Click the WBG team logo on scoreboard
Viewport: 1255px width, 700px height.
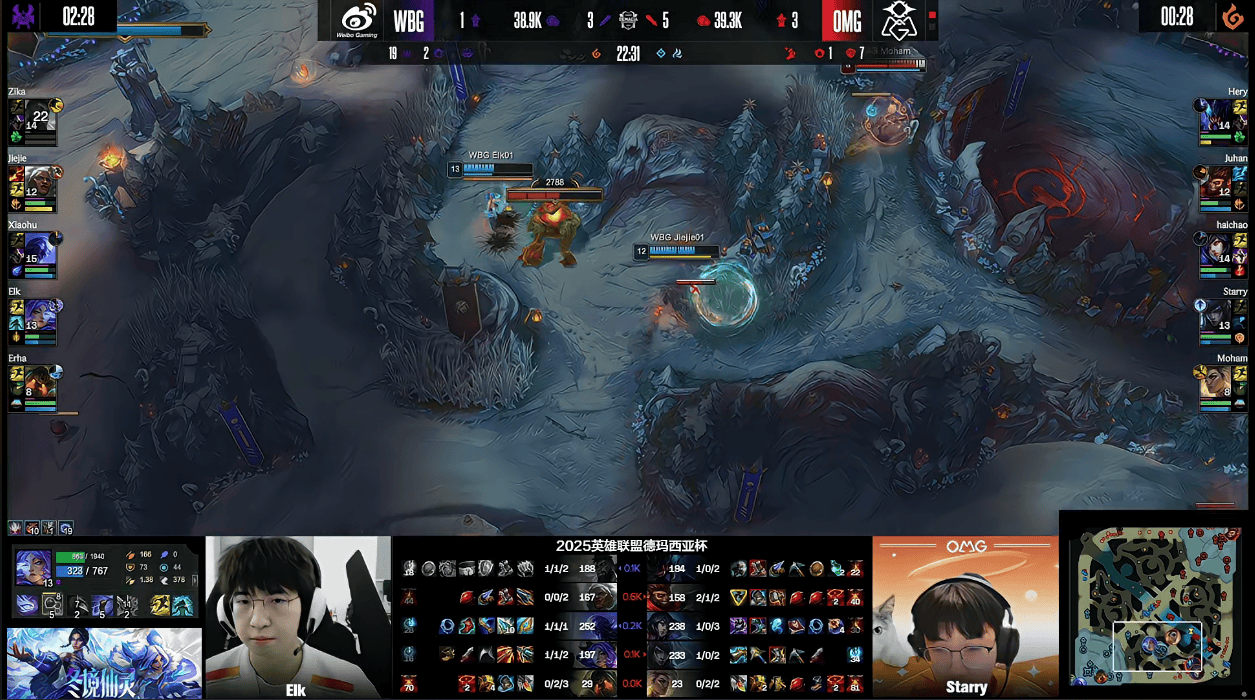click(359, 20)
